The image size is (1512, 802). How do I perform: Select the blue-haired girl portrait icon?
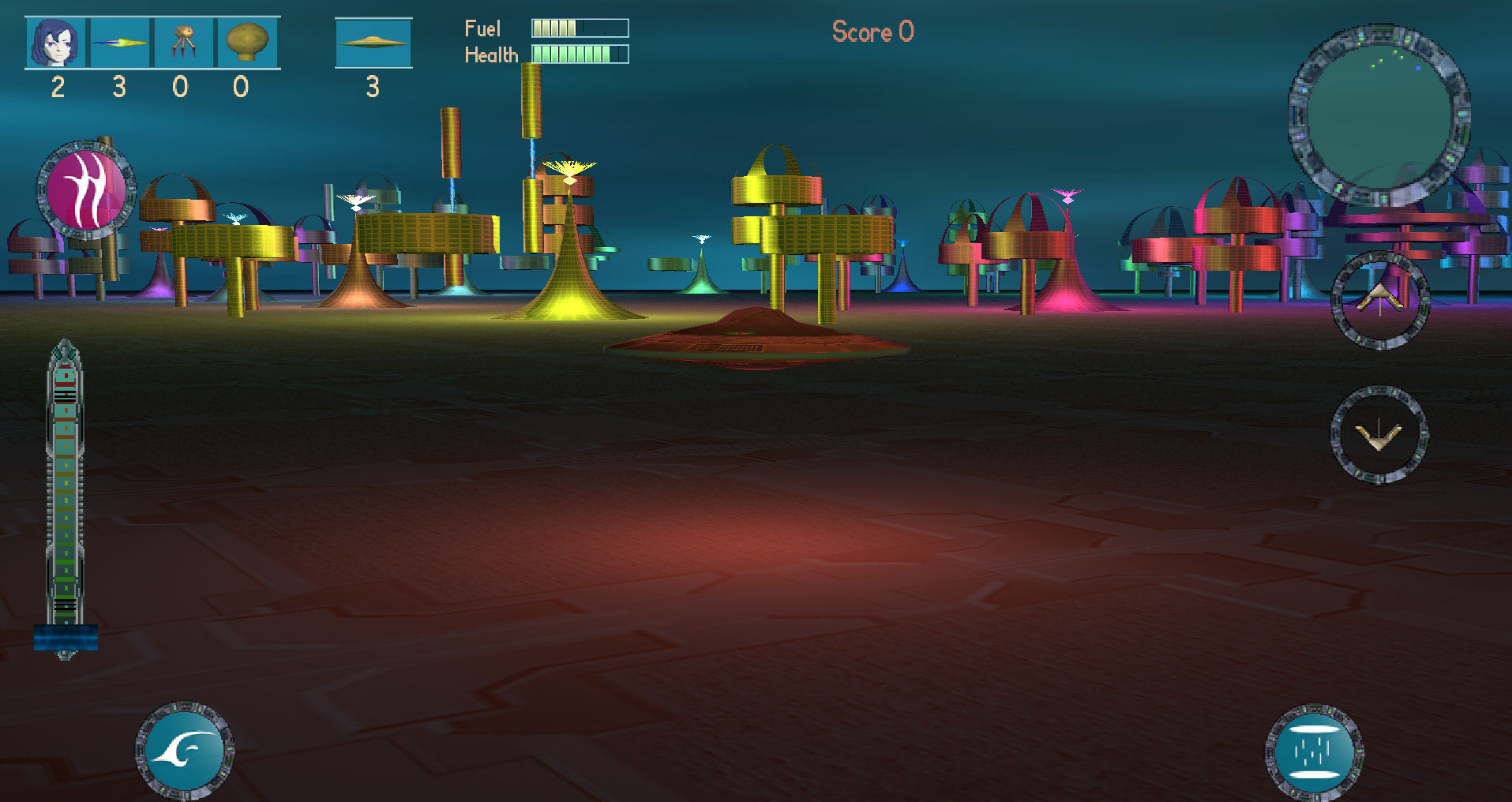click(57, 43)
